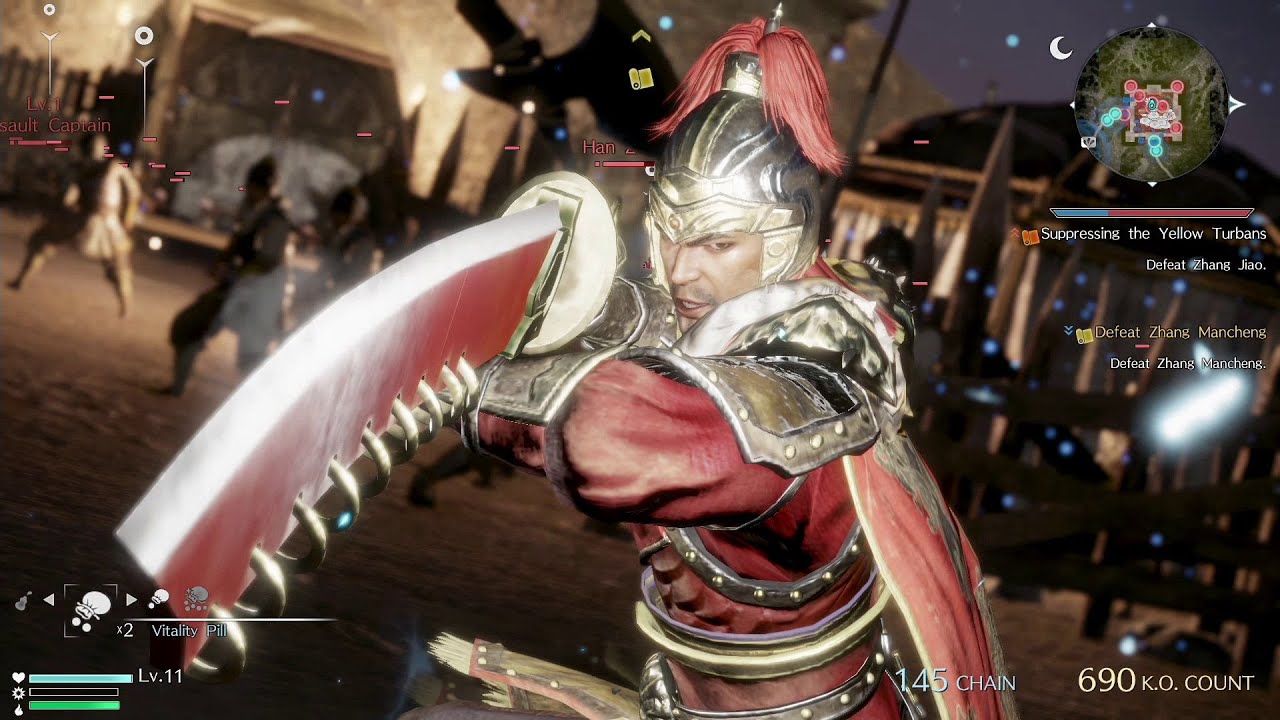
Task: Toggle the enemy label reading Han
Action: click(x=597, y=147)
